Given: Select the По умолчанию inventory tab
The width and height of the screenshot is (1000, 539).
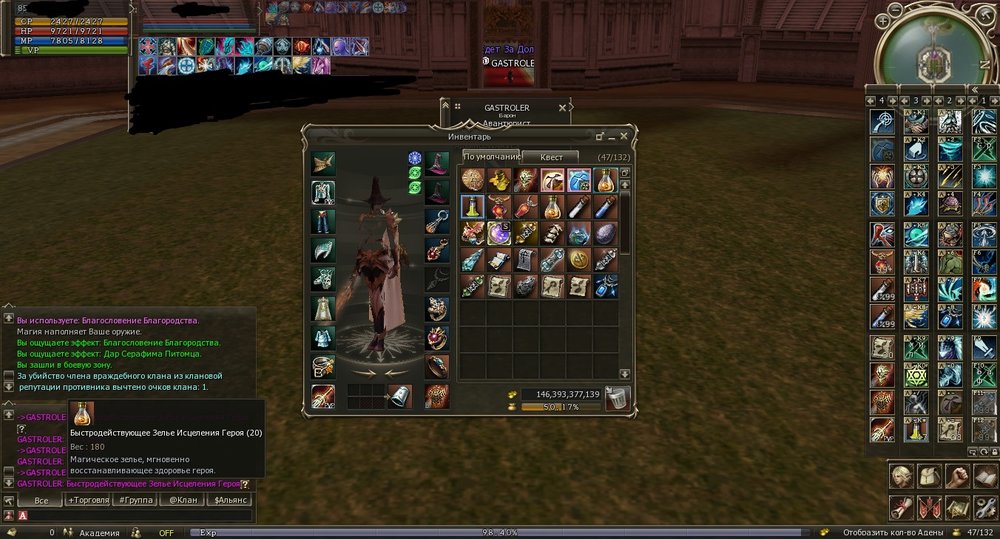Looking at the screenshot, I should click(491, 157).
